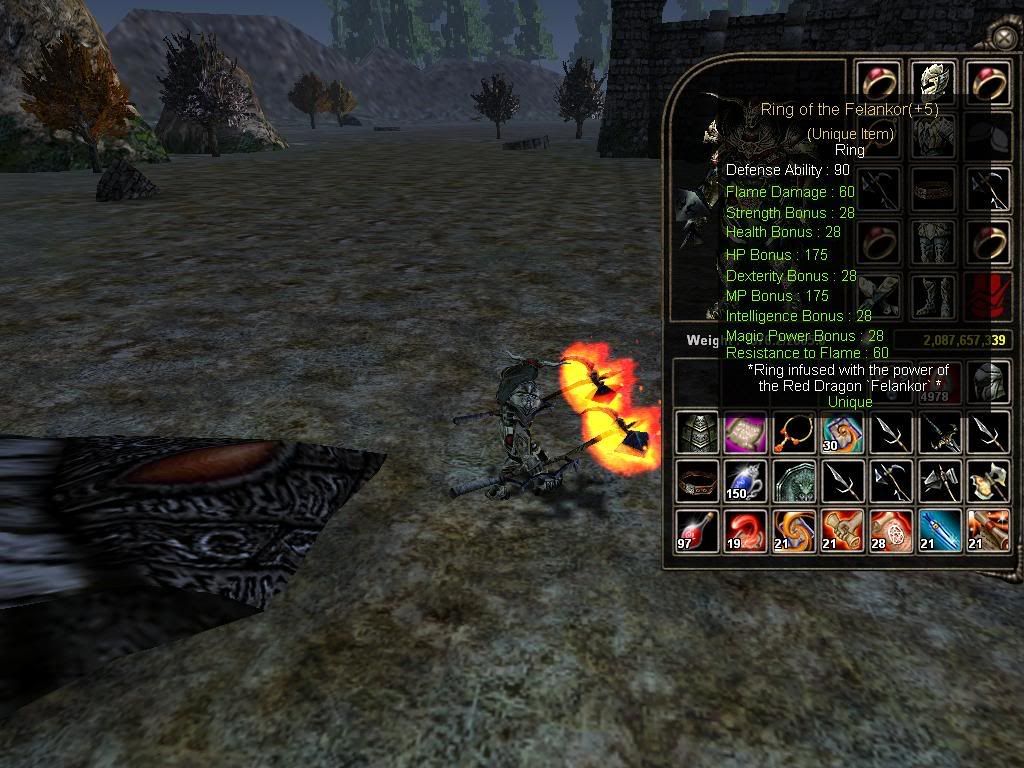The width and height of the screenshot is (1024, 768).
Task: Select the green lion-face shield
Action: [793, 481]
